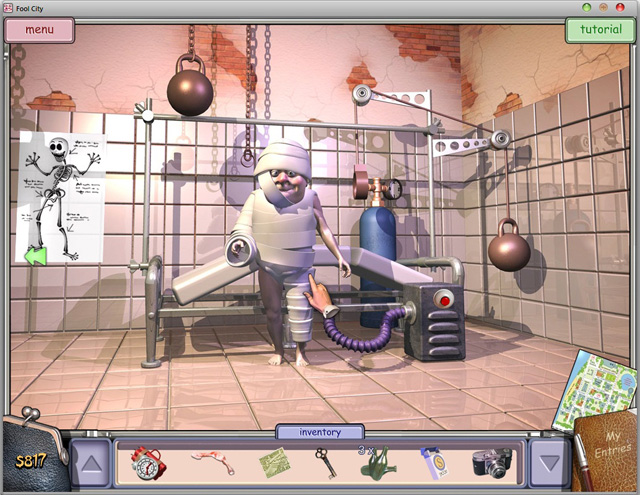Open the pink menu button
The image size is (640, 495).
point(40,29)
